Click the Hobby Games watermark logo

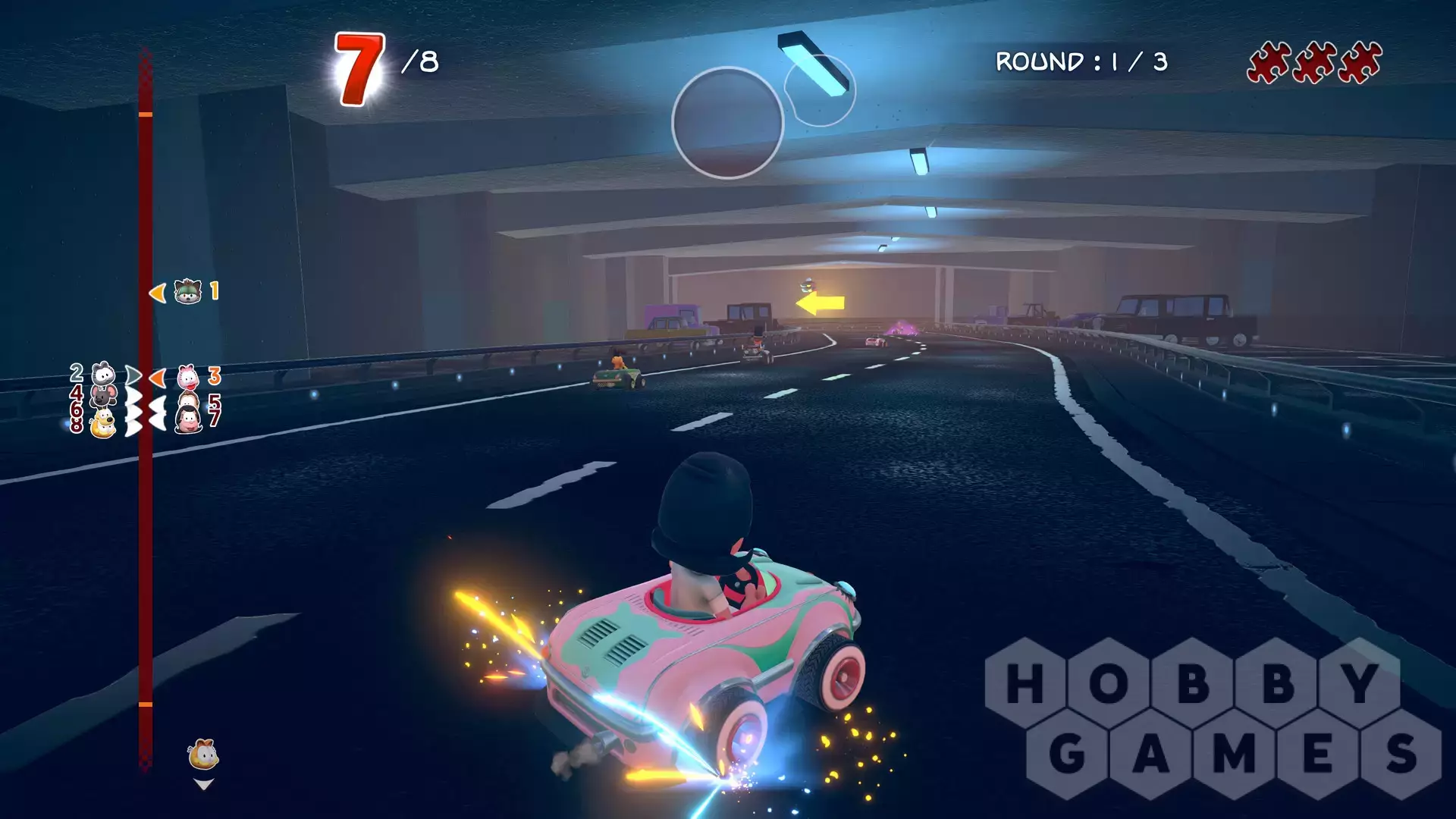click(1213, 717)
